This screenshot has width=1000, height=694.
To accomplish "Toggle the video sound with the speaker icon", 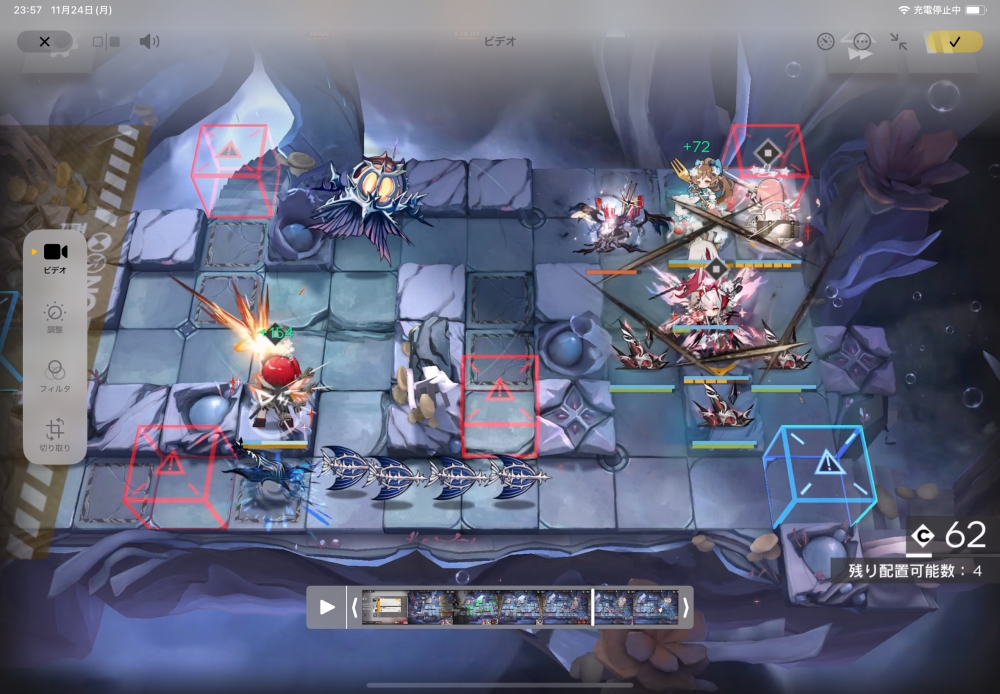I will tap(149, 41).
